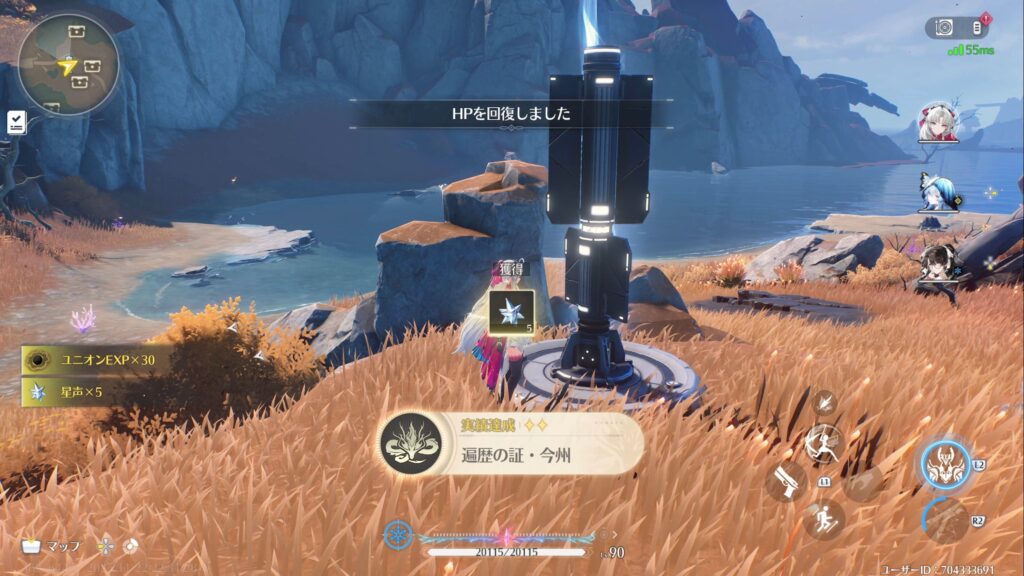Open the achievement popup 遍歴の証・今州
1024x576 pixels.
511,445
